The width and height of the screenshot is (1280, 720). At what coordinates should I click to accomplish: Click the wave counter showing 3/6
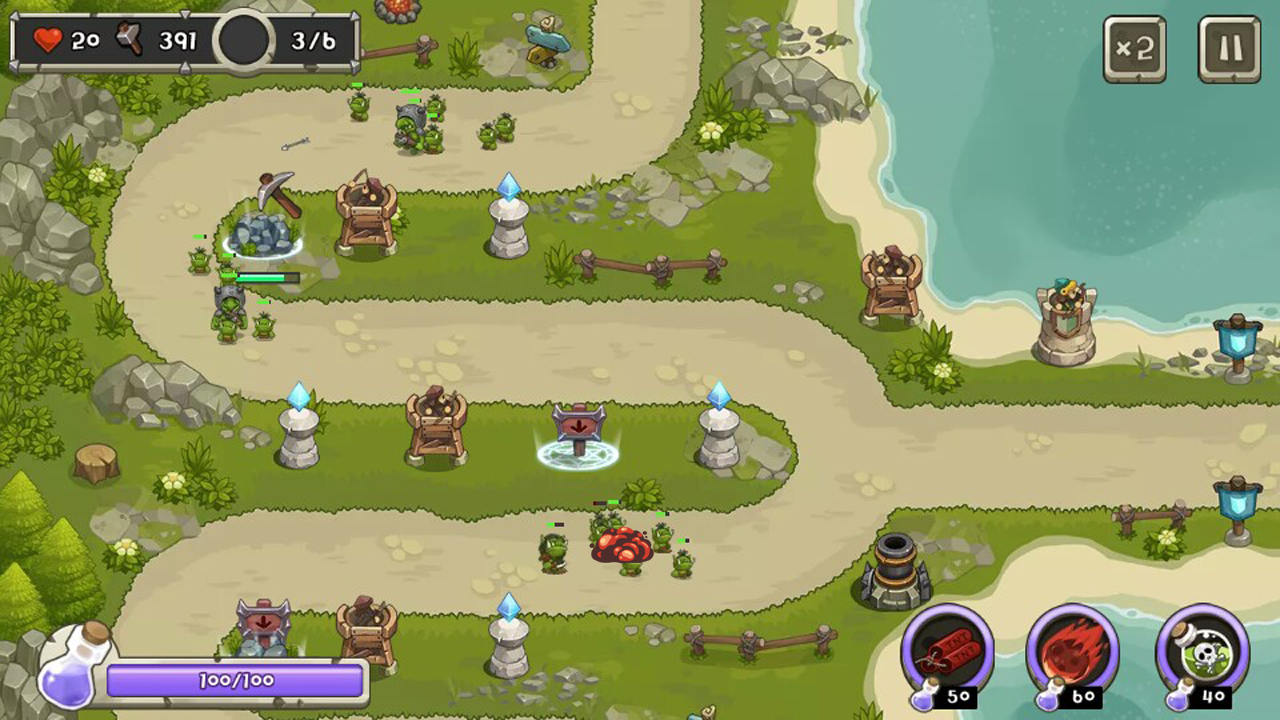[314, 40]
